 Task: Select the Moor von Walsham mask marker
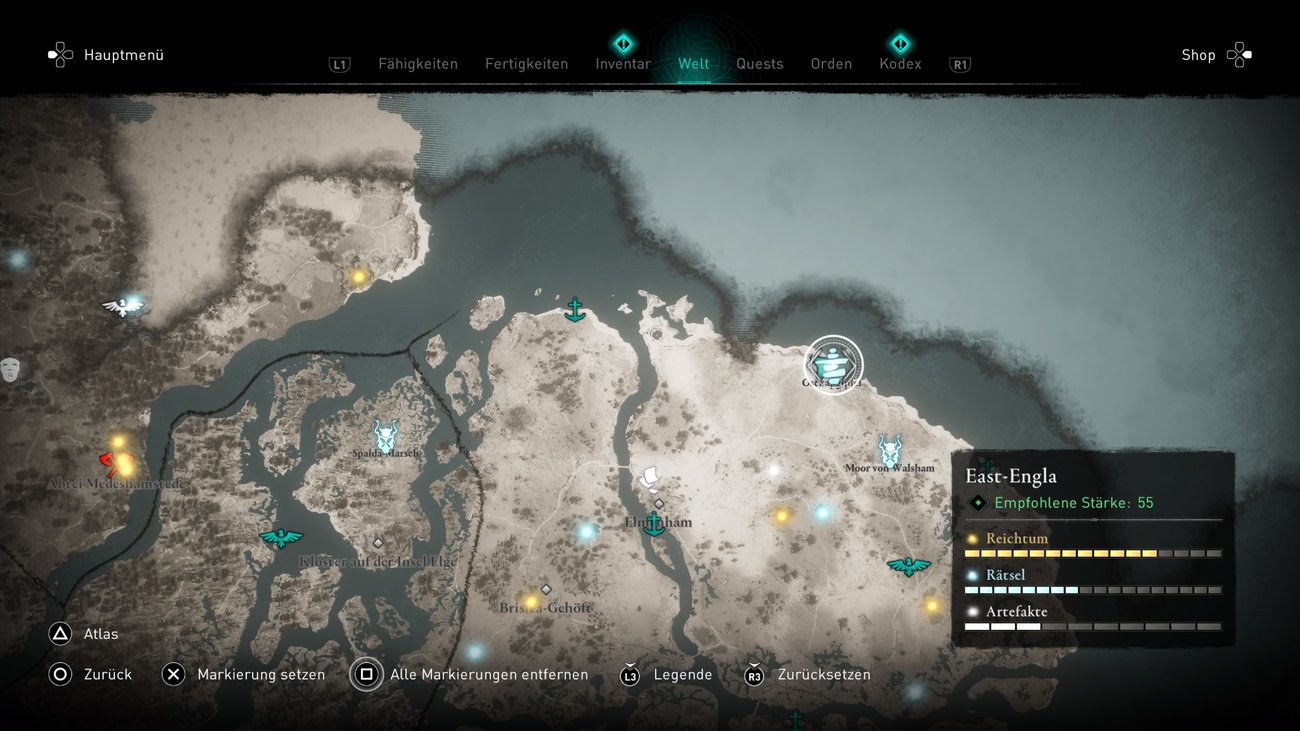889,450
